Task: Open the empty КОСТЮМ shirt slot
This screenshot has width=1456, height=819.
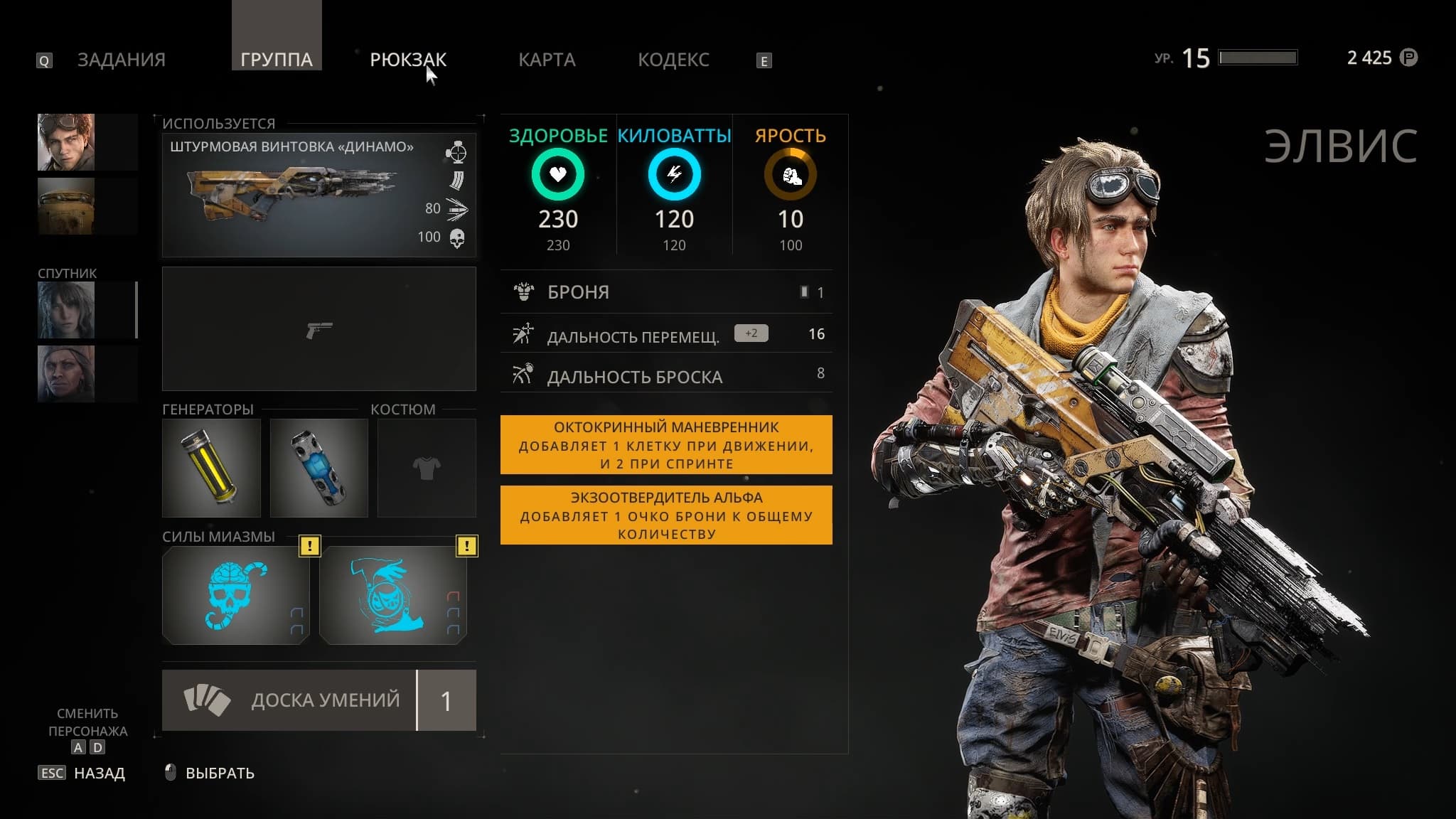Action: pyautogui.click(x=427, y=468)
